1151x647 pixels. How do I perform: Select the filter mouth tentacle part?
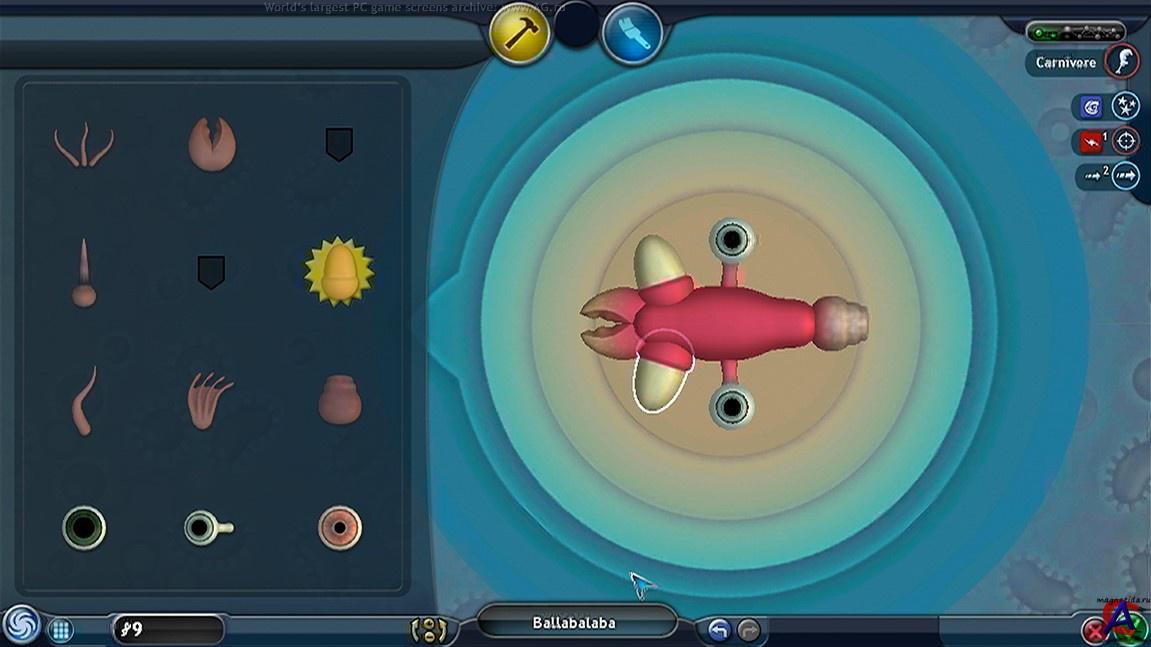tap(83, 145)
